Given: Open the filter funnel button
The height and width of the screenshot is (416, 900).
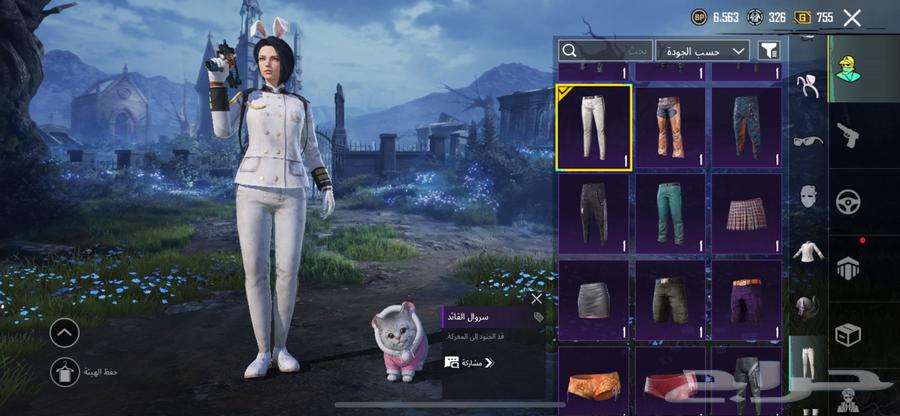Looking at the screenshot, I should coord(769,50).
